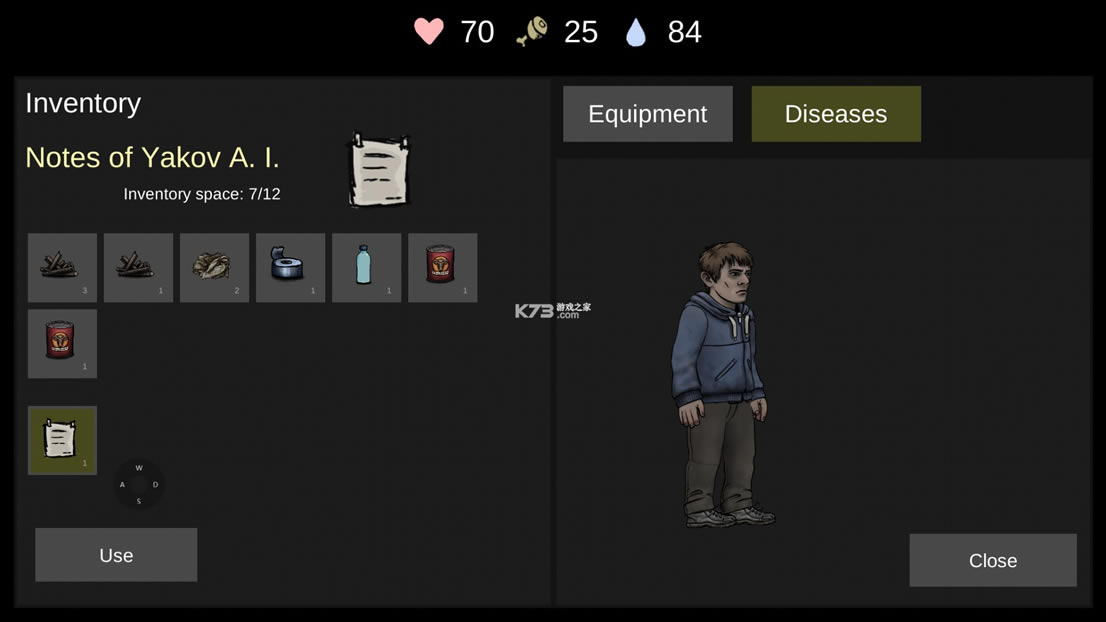Select the highlighted paper note slot

point(62,440)
